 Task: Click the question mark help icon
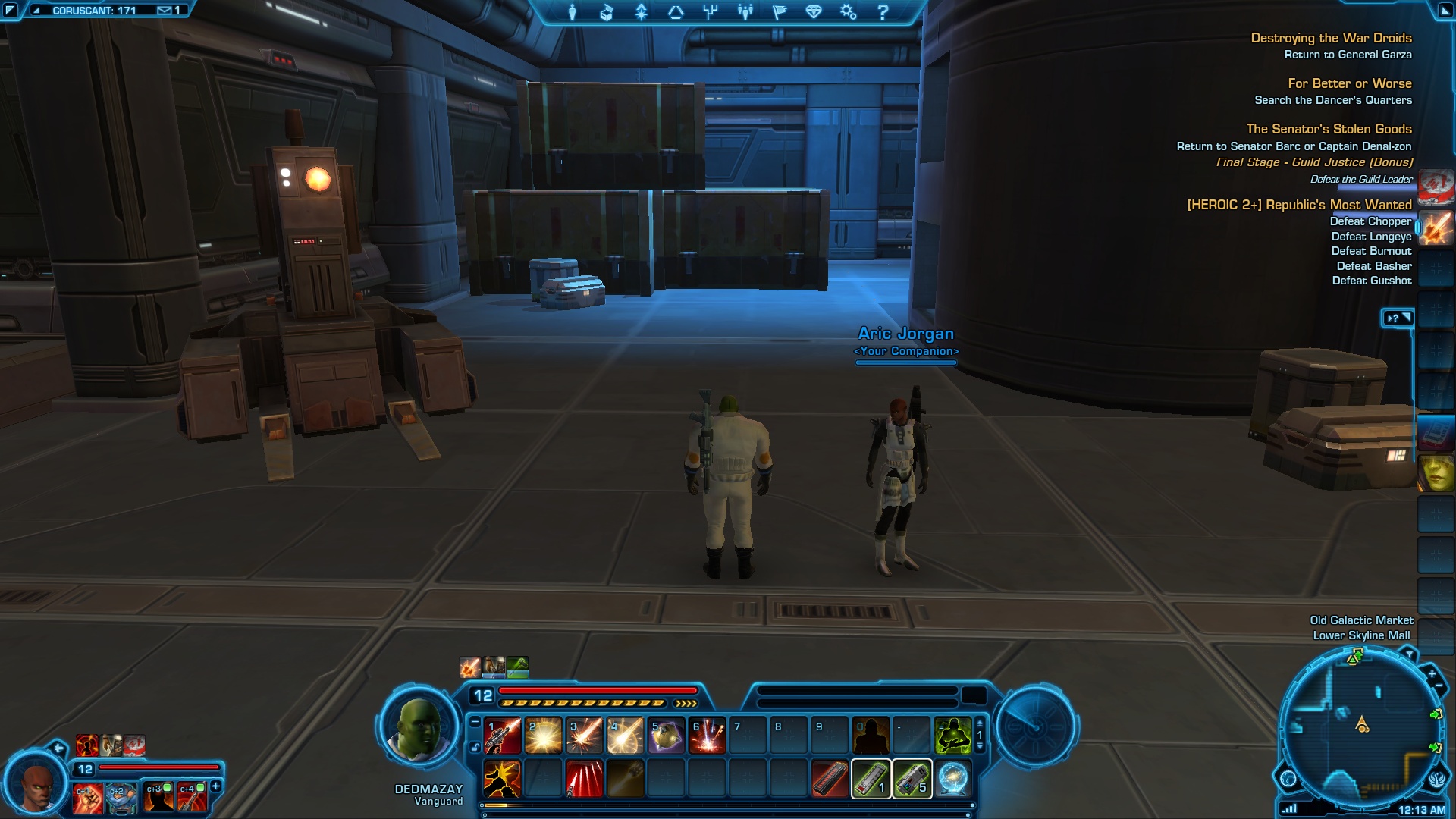tap(883, 12)
